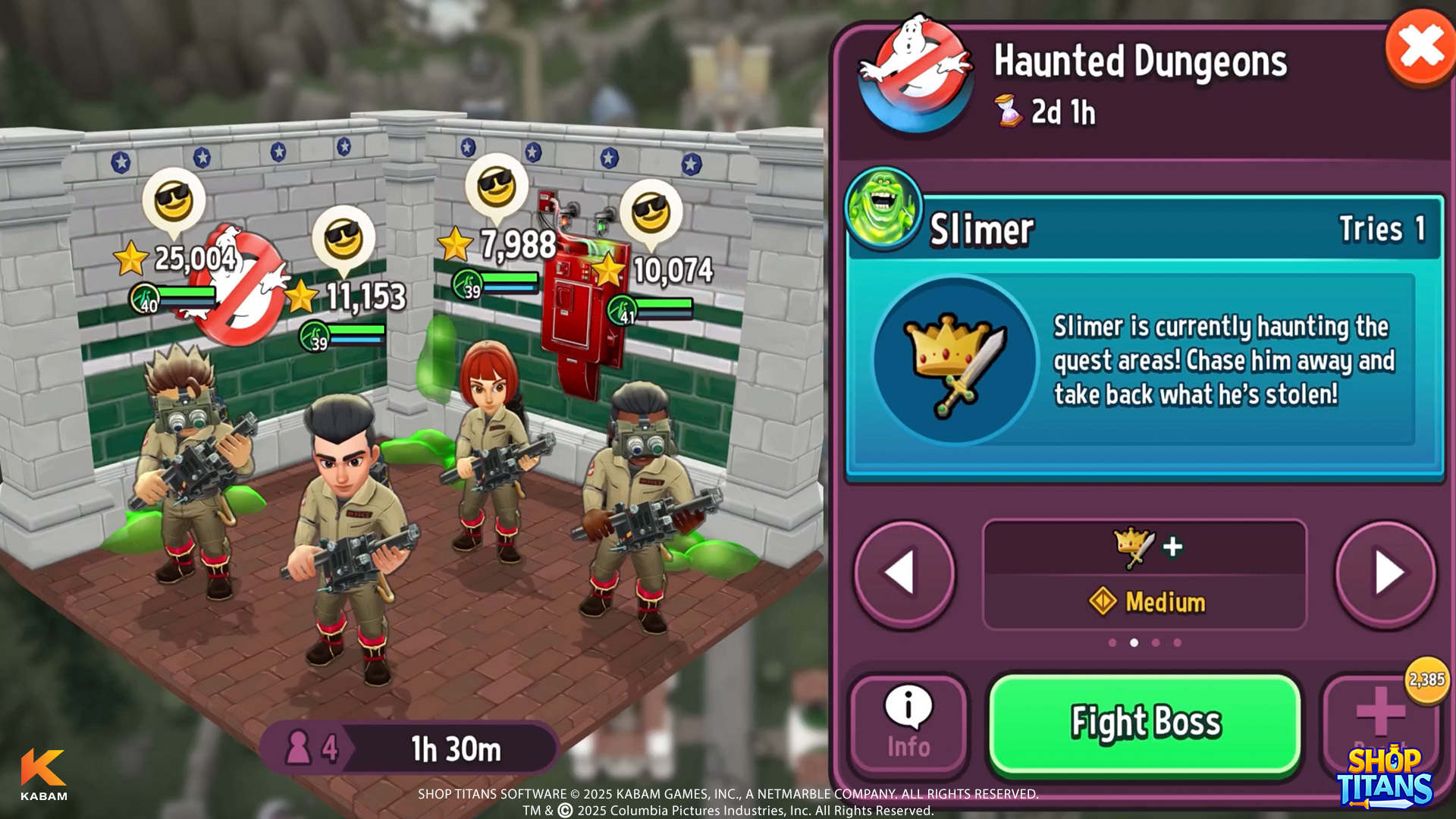The height and width of the screenshot is (819, 1456).
Task: Tap the party size and 1h 30m bar
Action: click(x=409, y=748)
